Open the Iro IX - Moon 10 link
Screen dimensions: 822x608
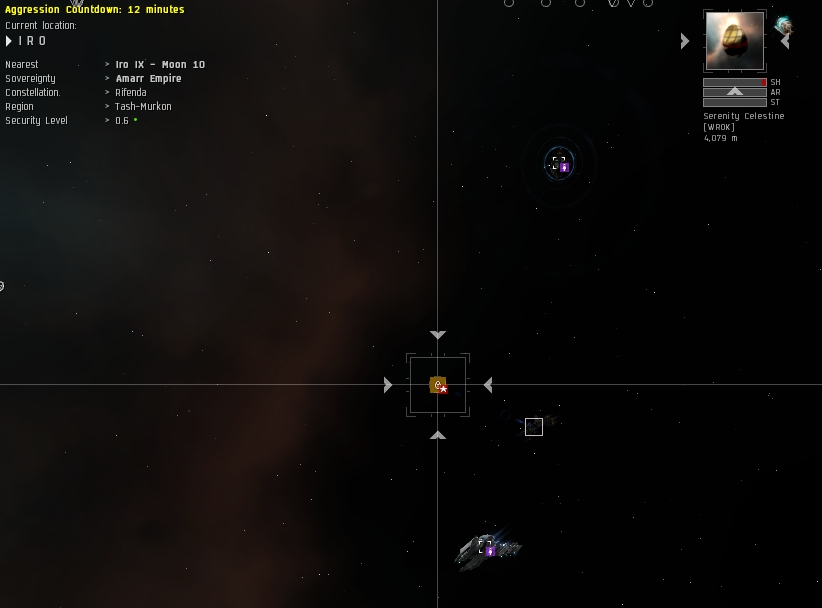pos(160,65)
